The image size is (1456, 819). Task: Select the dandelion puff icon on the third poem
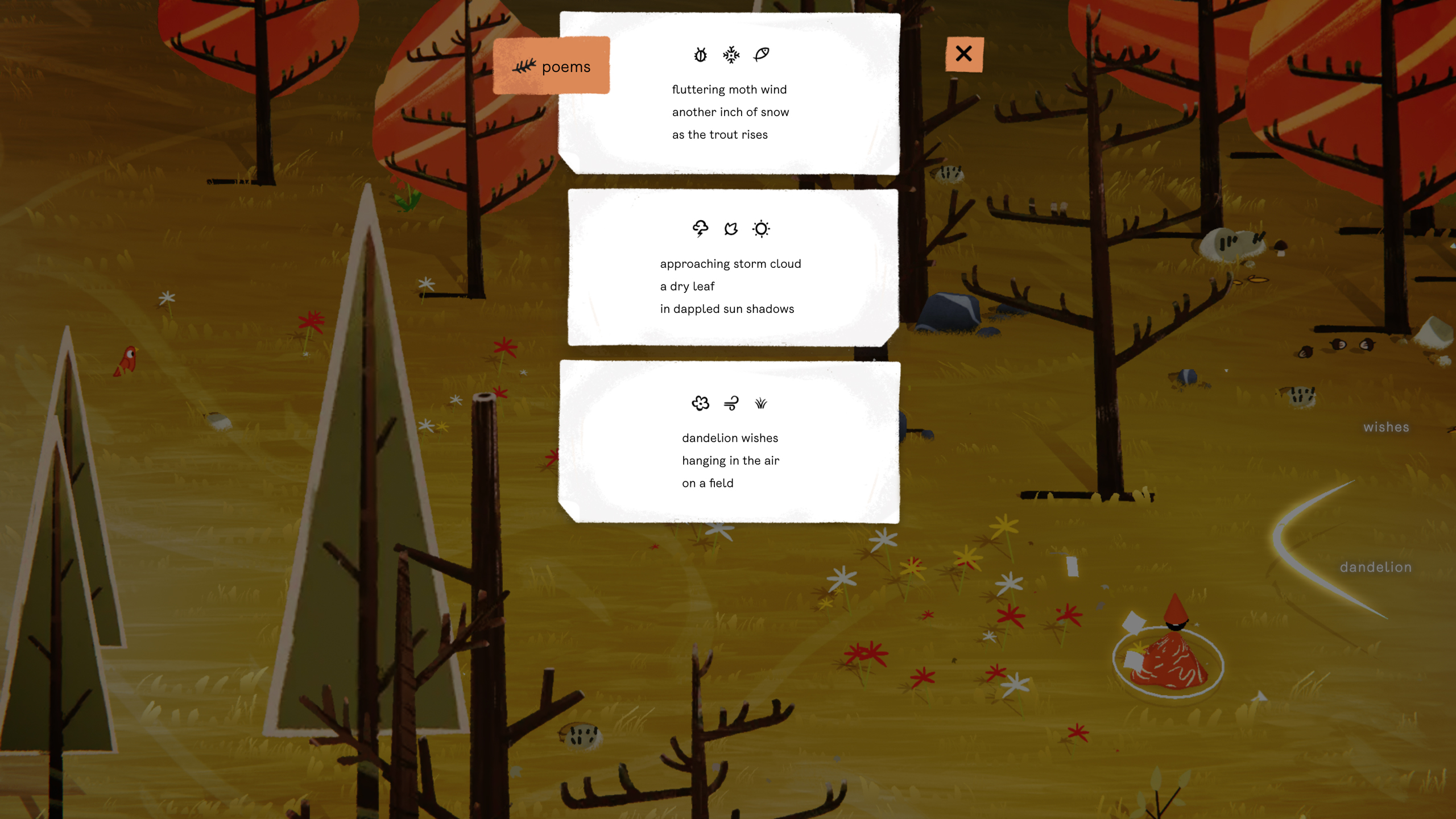tap(700, 403)
